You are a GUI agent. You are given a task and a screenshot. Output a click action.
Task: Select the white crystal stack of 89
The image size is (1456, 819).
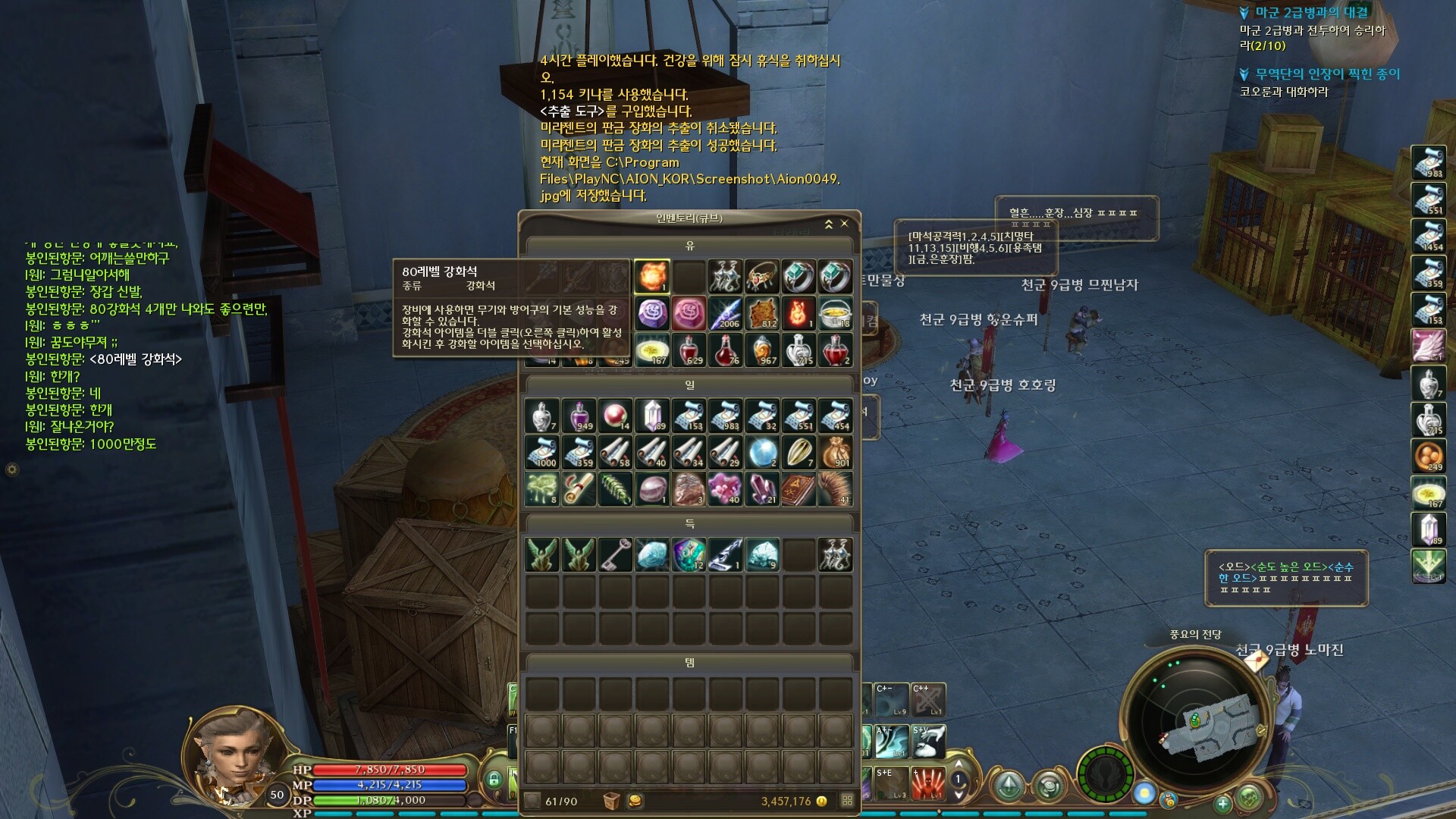coord(651,416)
